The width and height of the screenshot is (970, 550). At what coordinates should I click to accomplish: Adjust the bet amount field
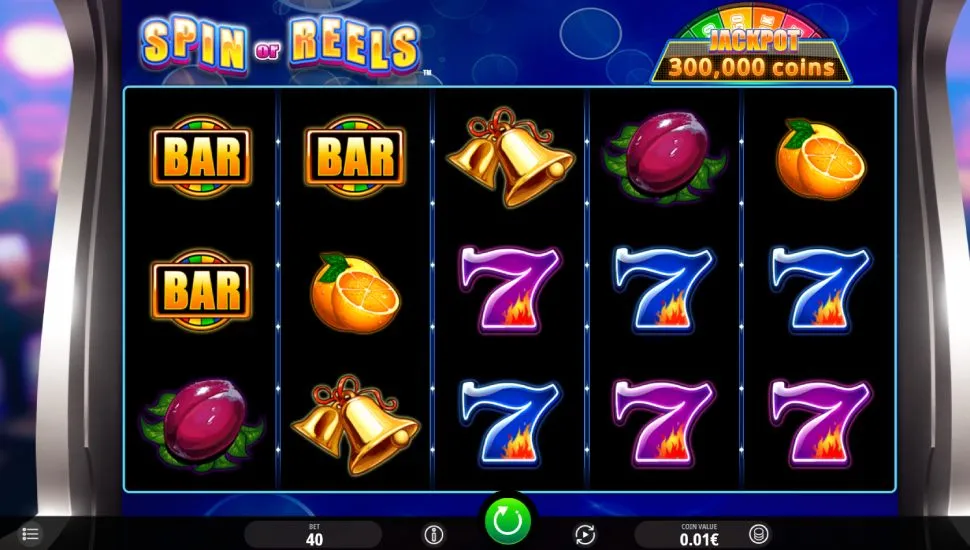tap(313, 534)
